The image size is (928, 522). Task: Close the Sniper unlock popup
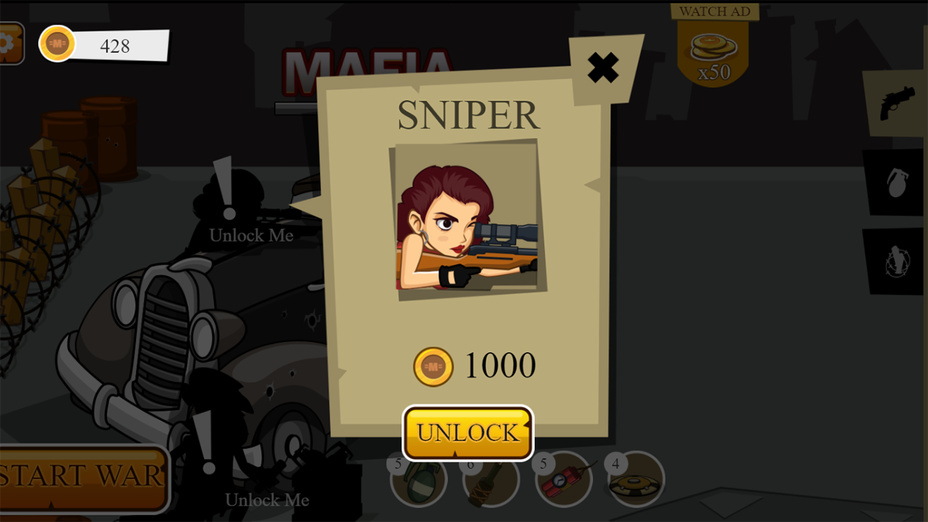(603, 68)
